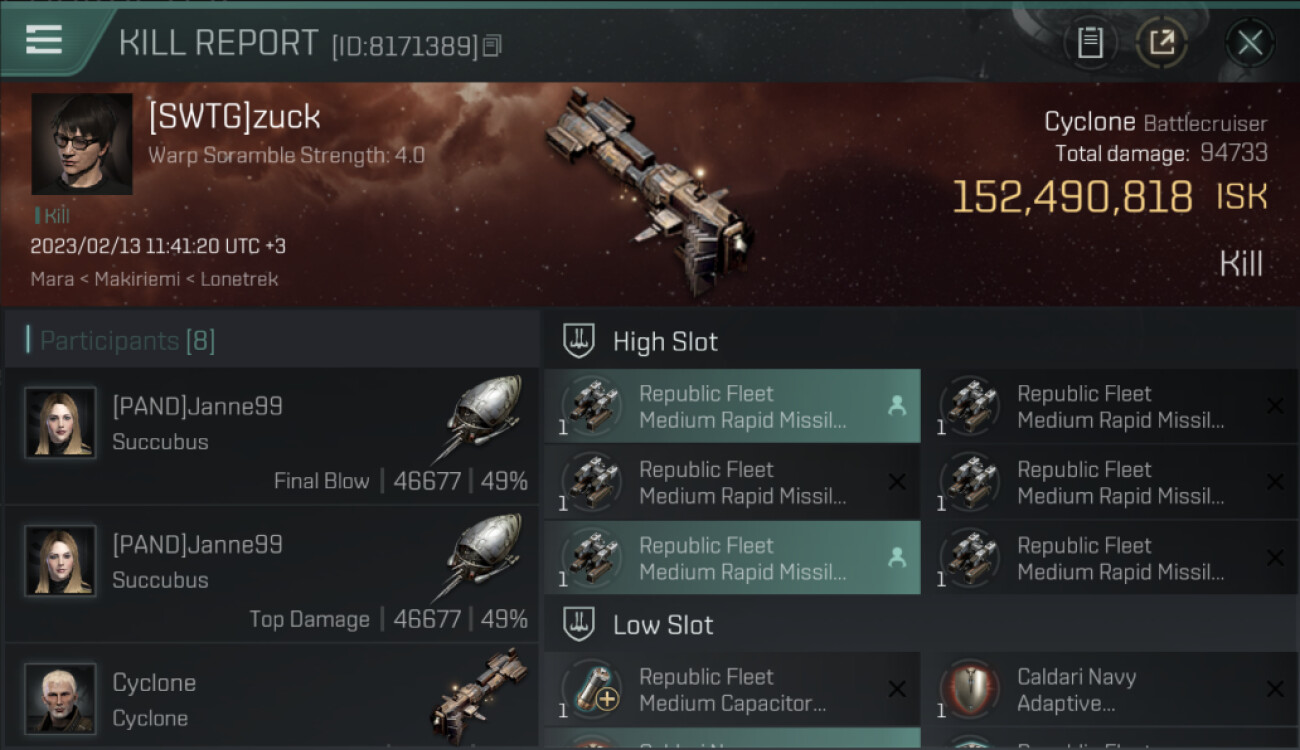Open the Final Blow participant row for Janne99

tap(272, 436)
